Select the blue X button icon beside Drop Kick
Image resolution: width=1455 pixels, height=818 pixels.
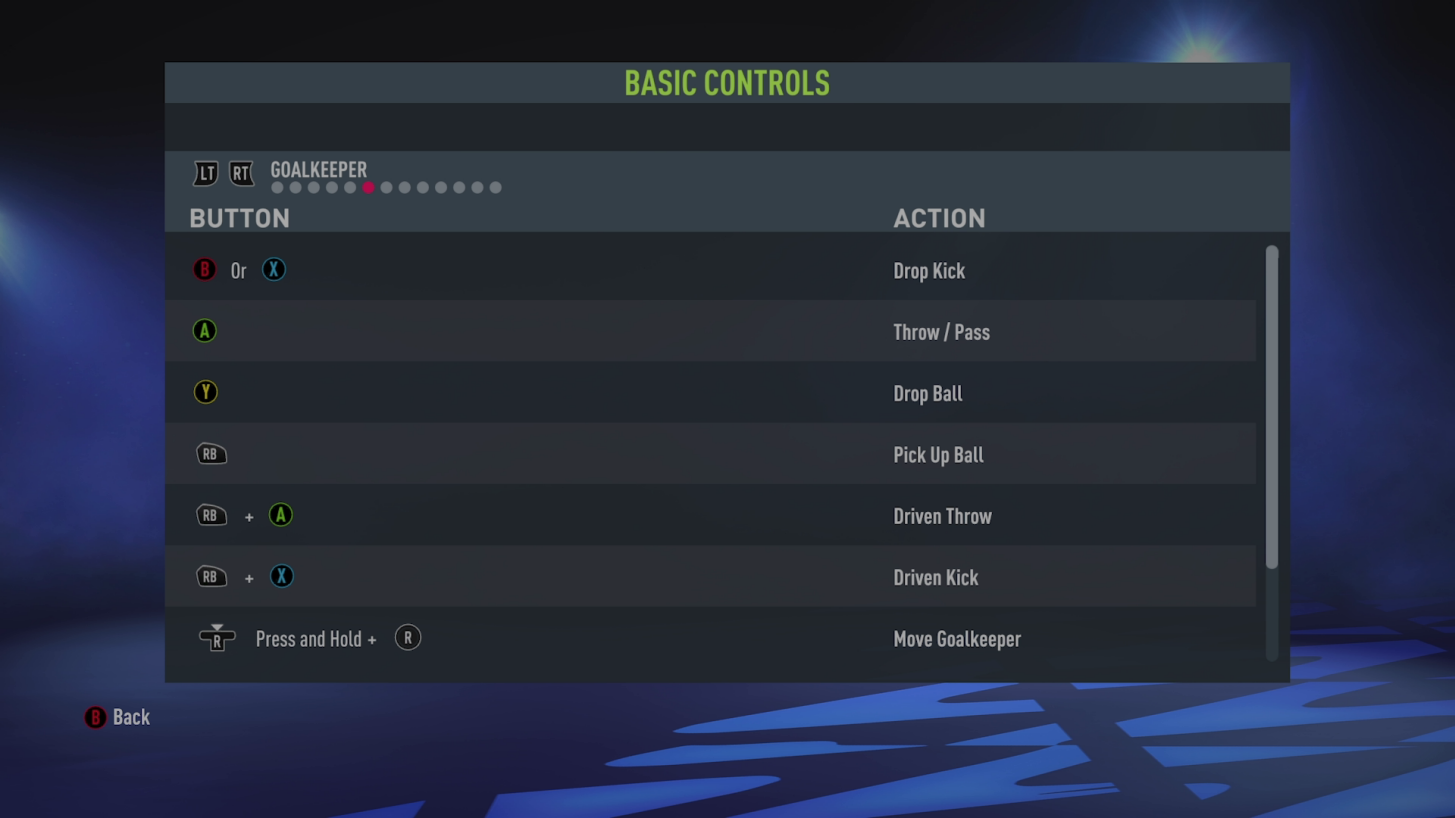(273, 270)
